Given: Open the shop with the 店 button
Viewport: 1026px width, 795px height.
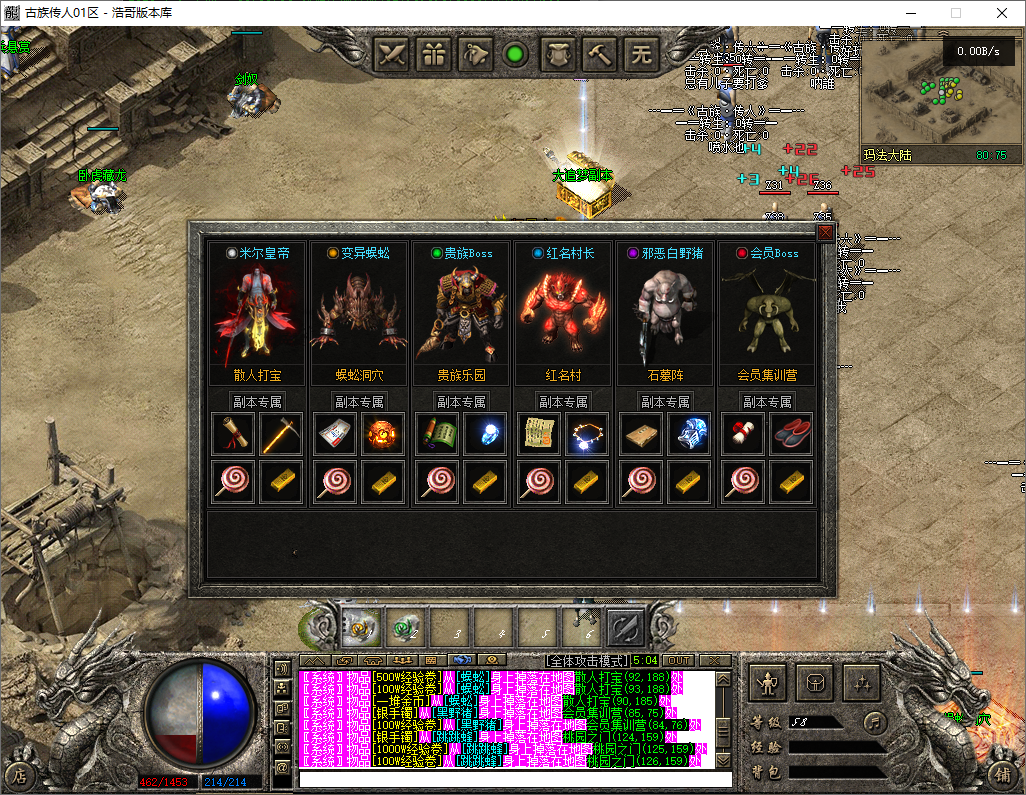Looking at the screenshot, I should click(20, 774).
